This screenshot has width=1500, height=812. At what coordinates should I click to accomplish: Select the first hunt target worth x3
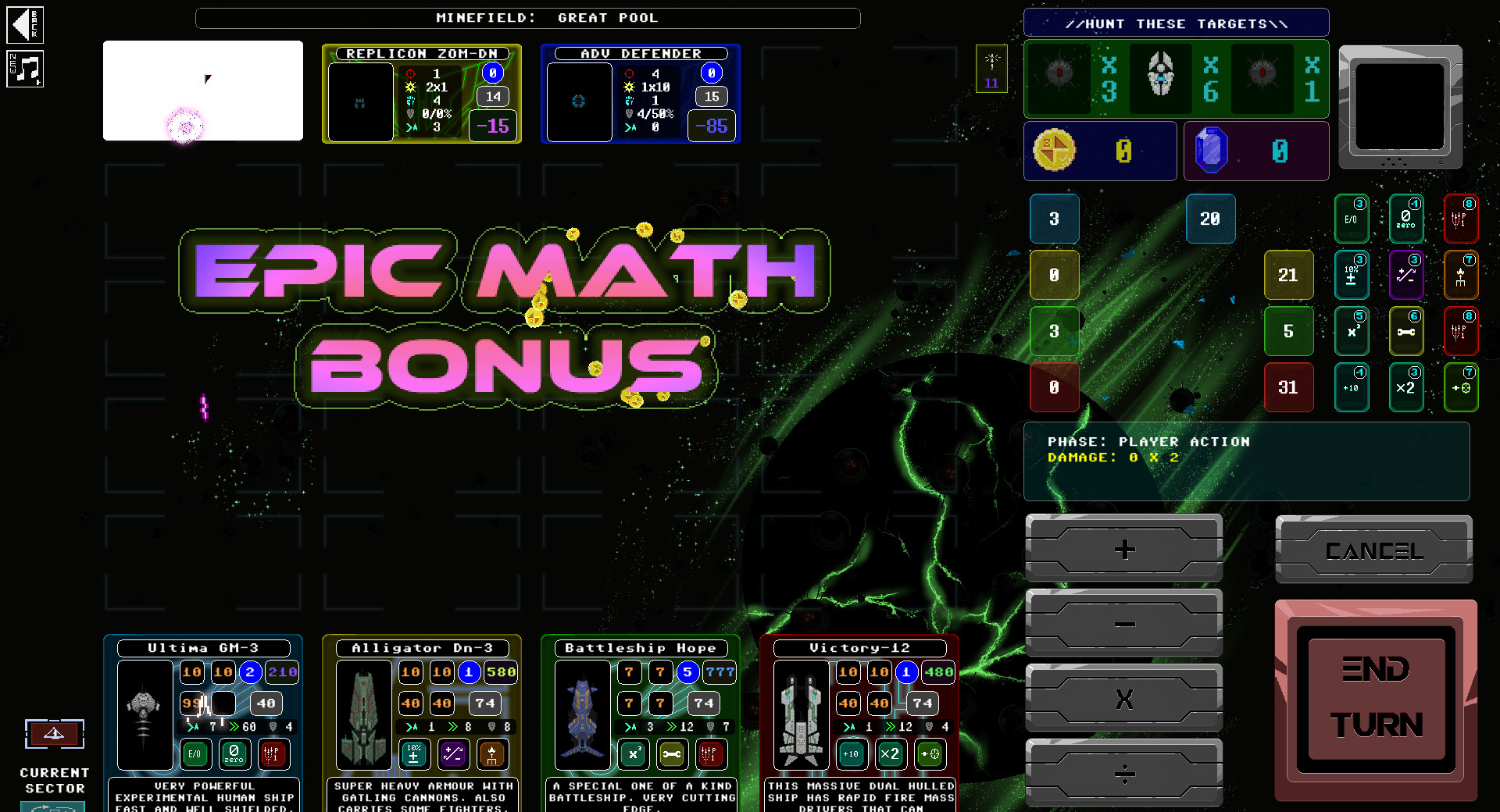[x=1059, y=79]
